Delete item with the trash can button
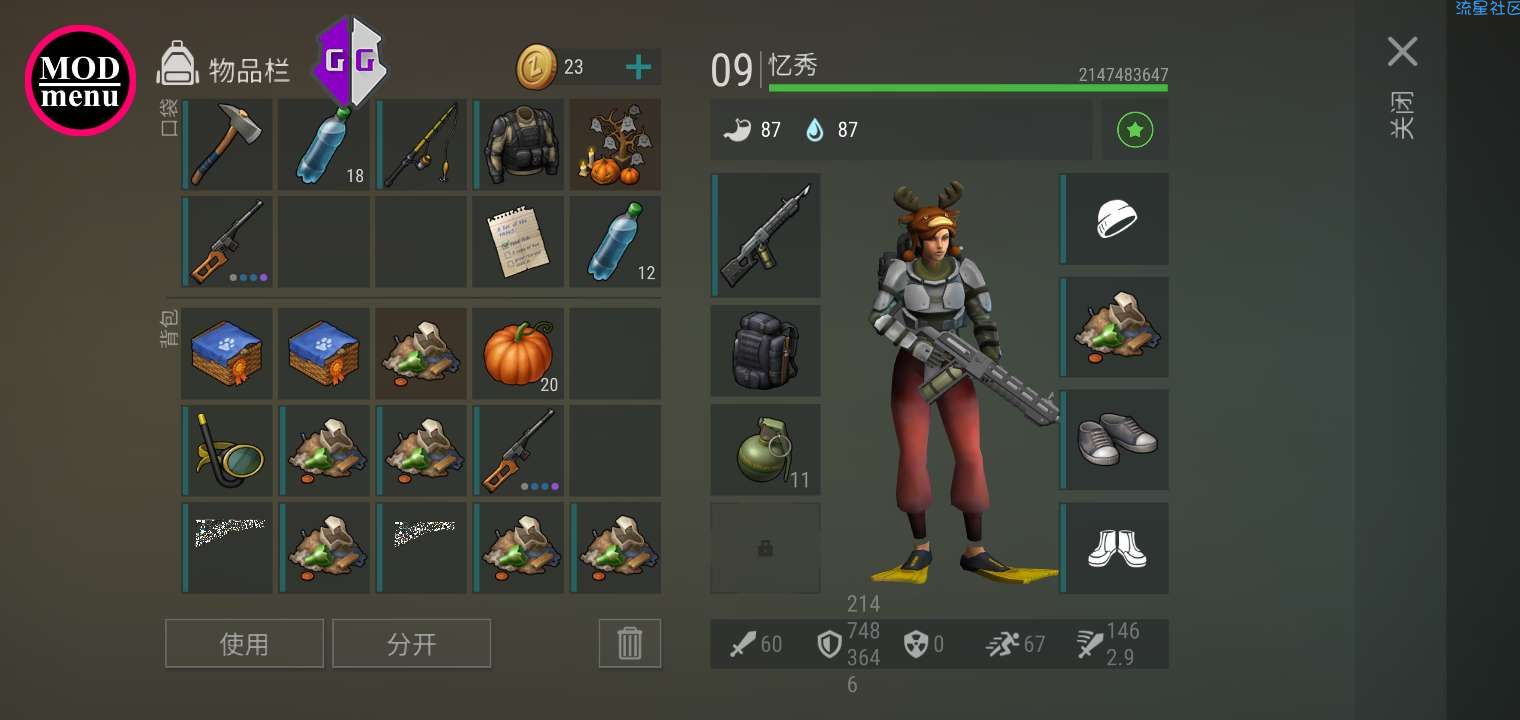Image resolution: width=1520 pixels, height=720 pixels. pos(629,643)
